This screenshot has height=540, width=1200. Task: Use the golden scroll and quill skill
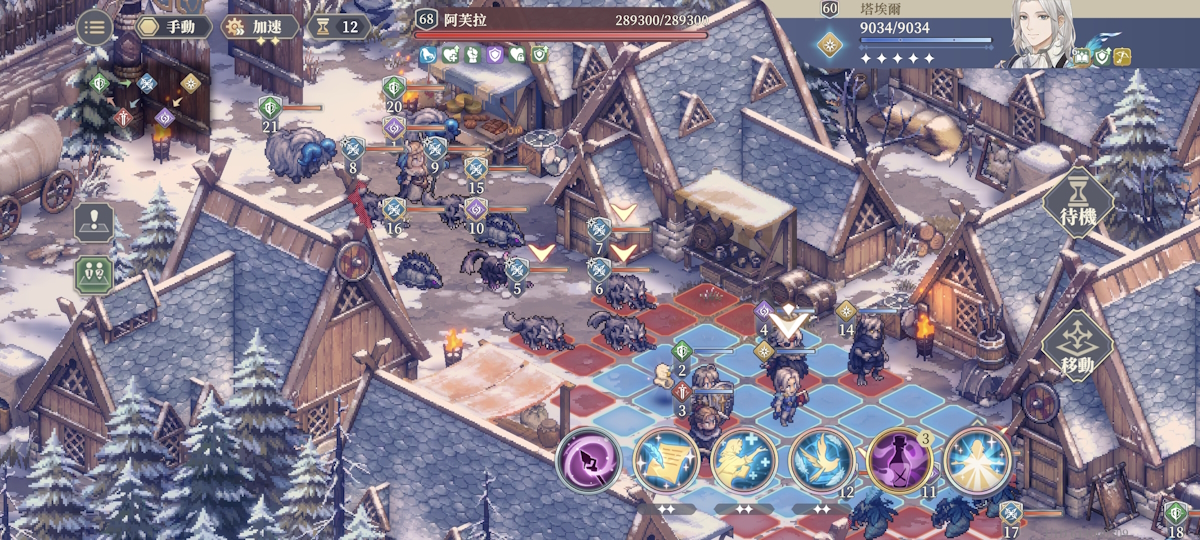pyautogui.click(x=666, y=462)
